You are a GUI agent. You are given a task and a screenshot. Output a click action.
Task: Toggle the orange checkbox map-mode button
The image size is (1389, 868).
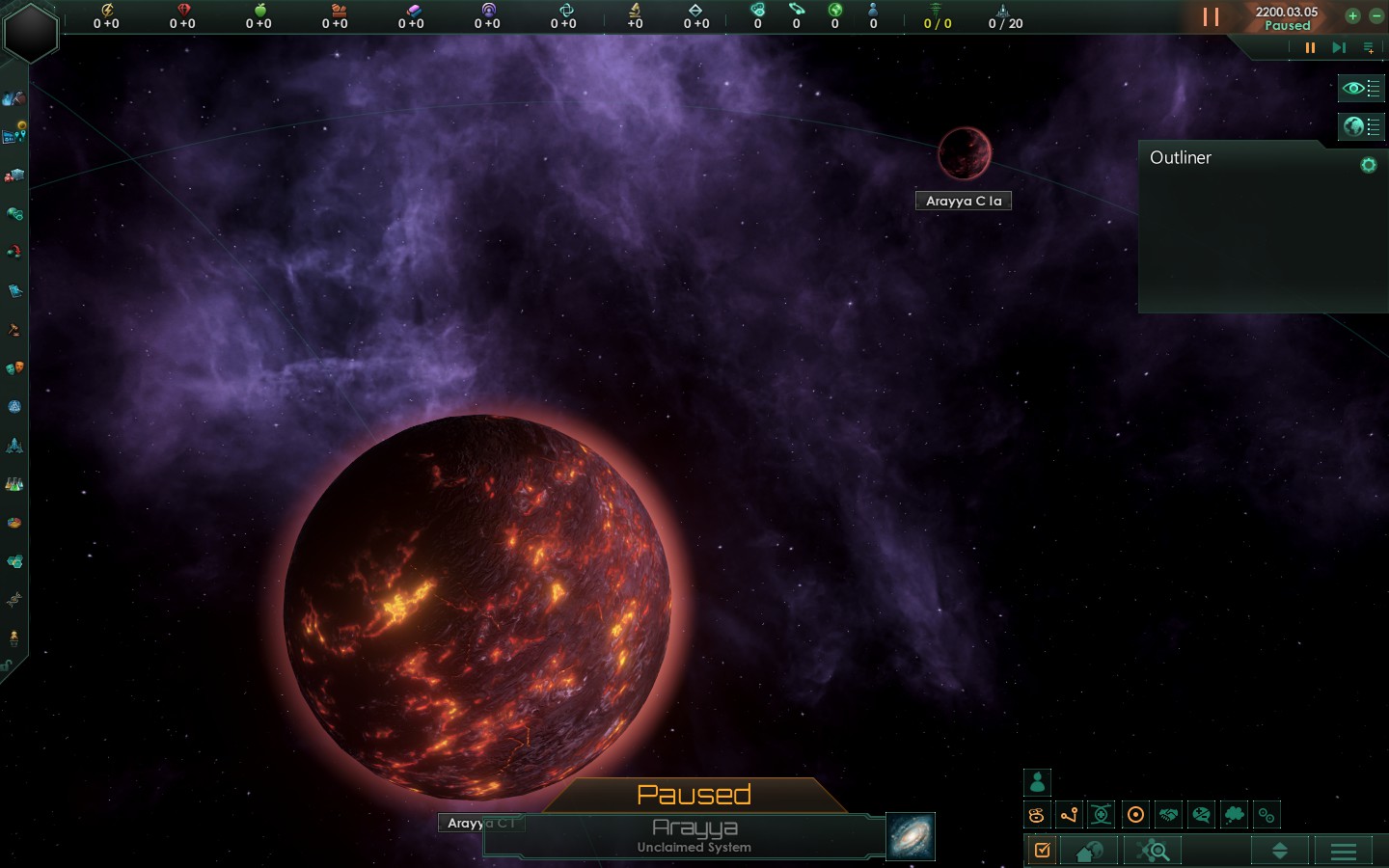click(1042, 851)
